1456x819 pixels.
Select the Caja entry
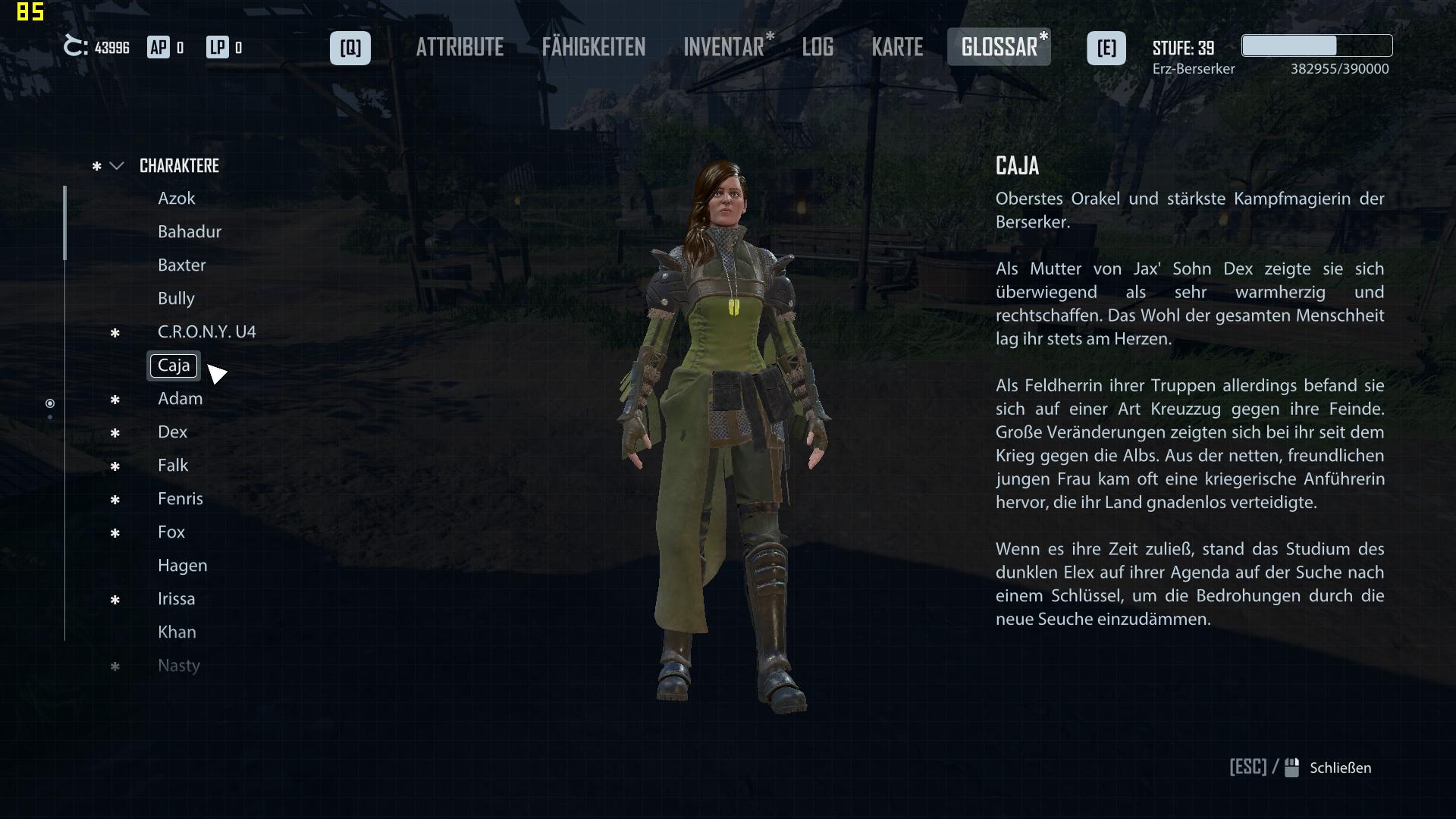(174, 366)
